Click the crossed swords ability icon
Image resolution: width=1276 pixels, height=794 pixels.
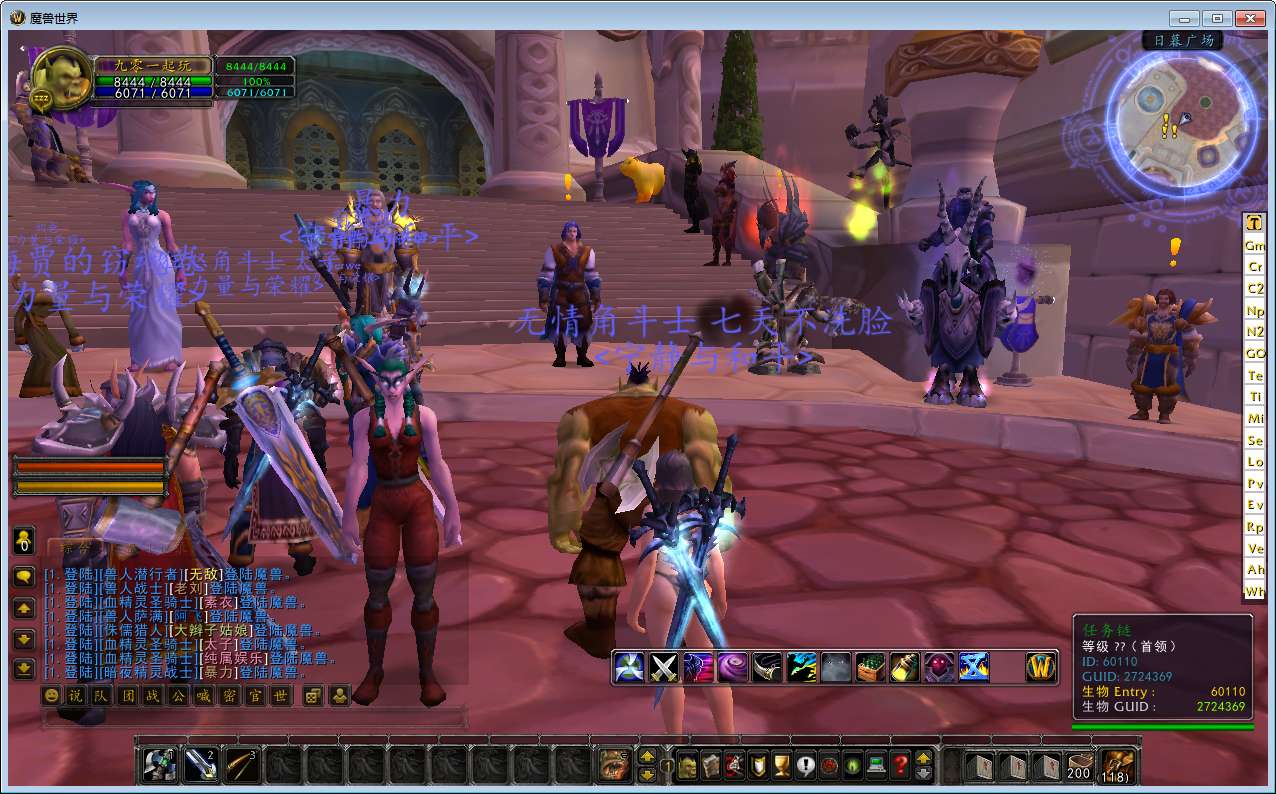(665, 667)
